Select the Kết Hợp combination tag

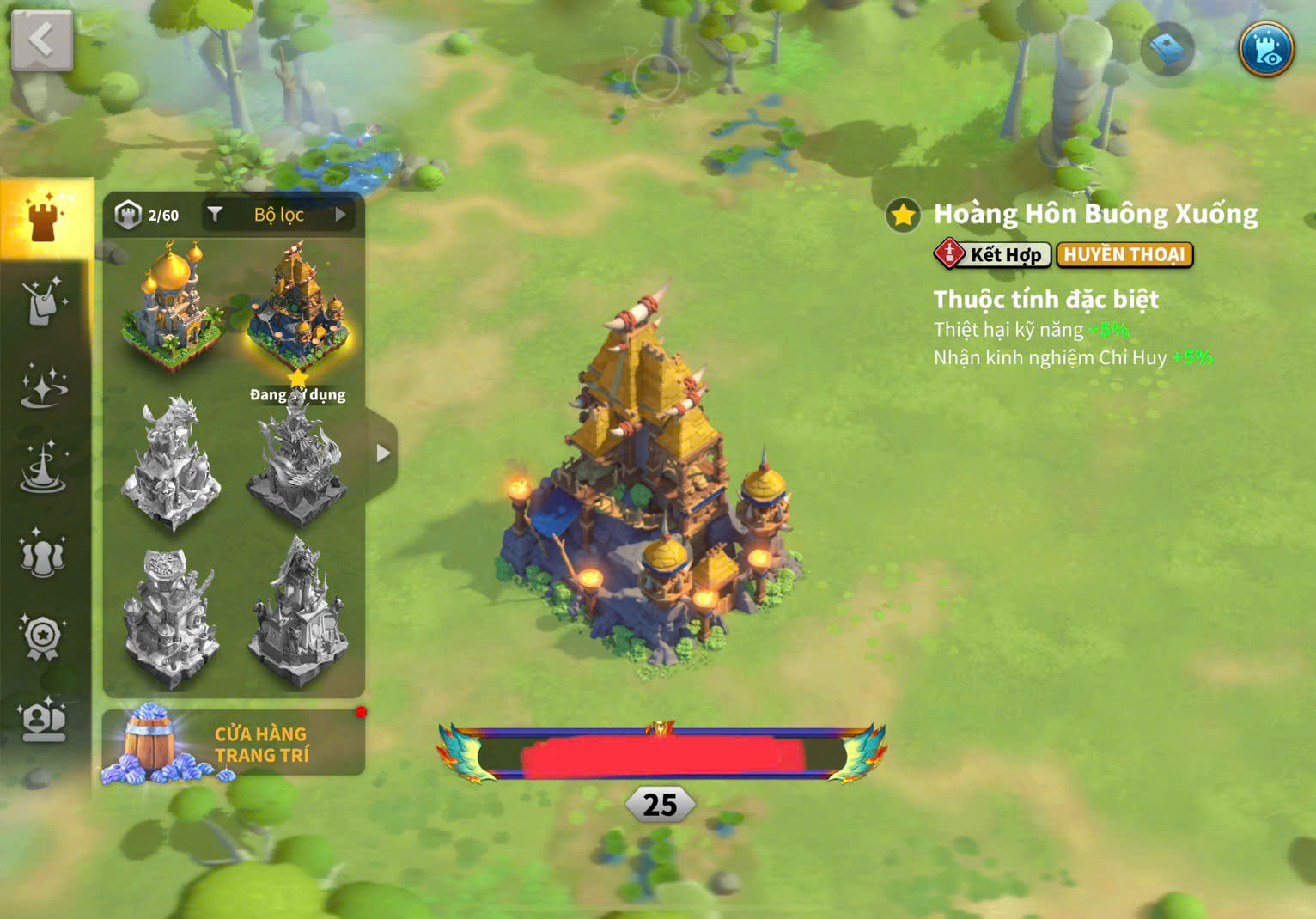[x=992, y=254]
